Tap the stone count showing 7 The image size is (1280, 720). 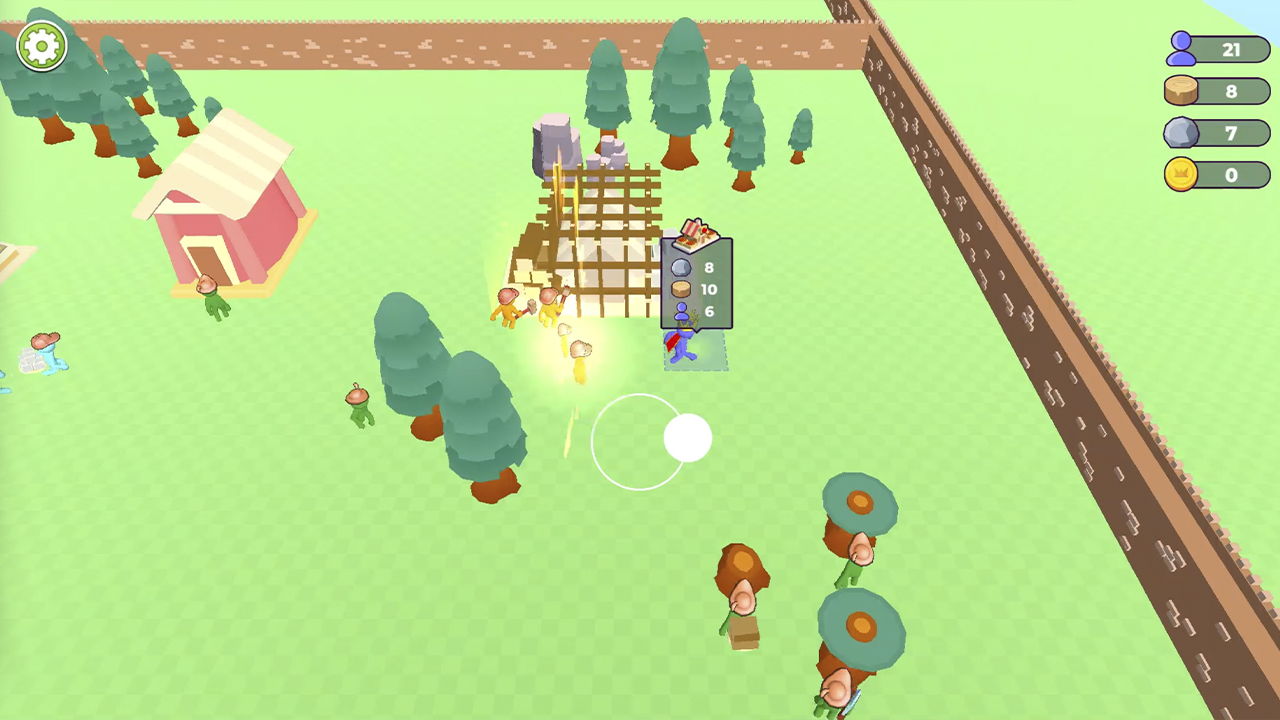1231,133
